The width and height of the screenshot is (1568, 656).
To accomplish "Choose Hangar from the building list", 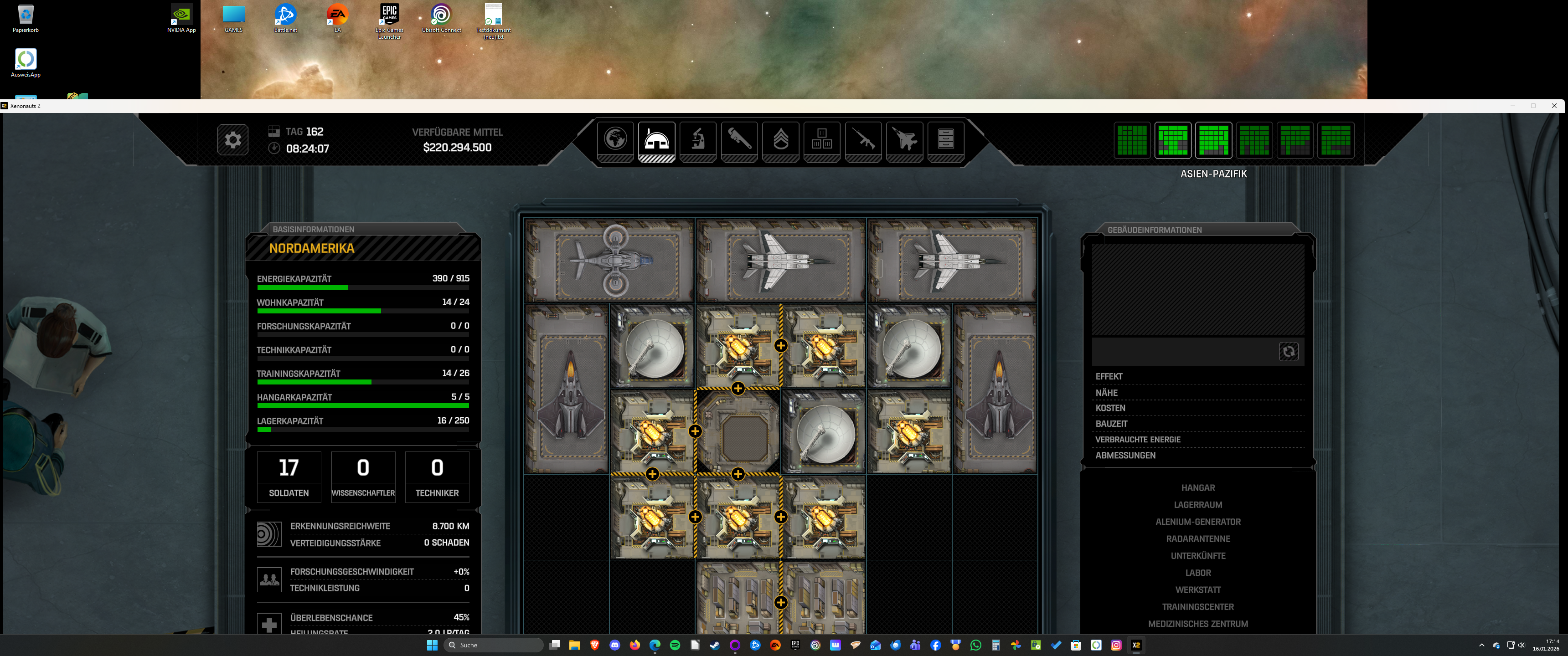I will click(1197, 488).
